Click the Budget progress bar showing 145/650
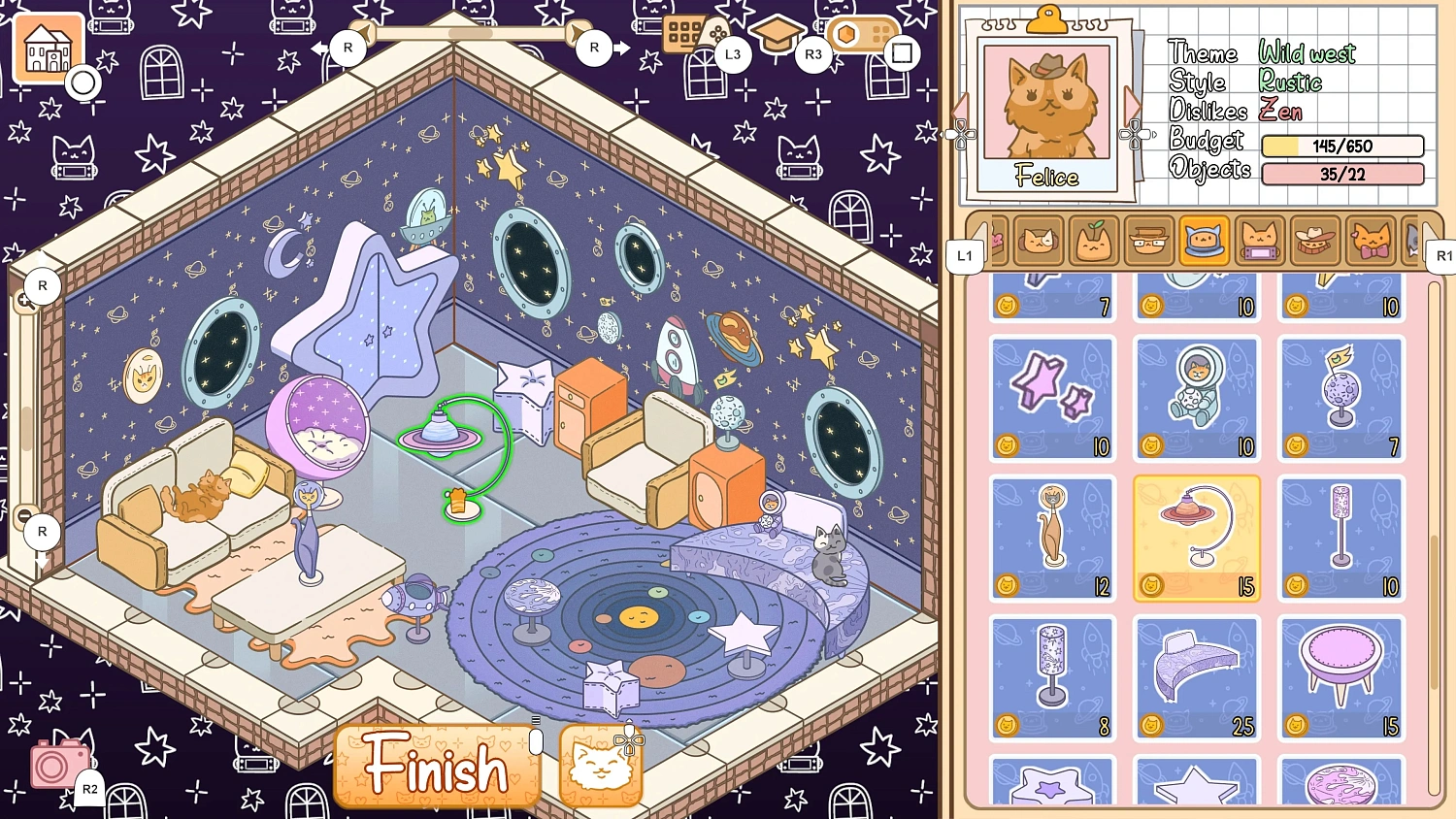This screenshot has height=819, width=1456. [1342, 146]
